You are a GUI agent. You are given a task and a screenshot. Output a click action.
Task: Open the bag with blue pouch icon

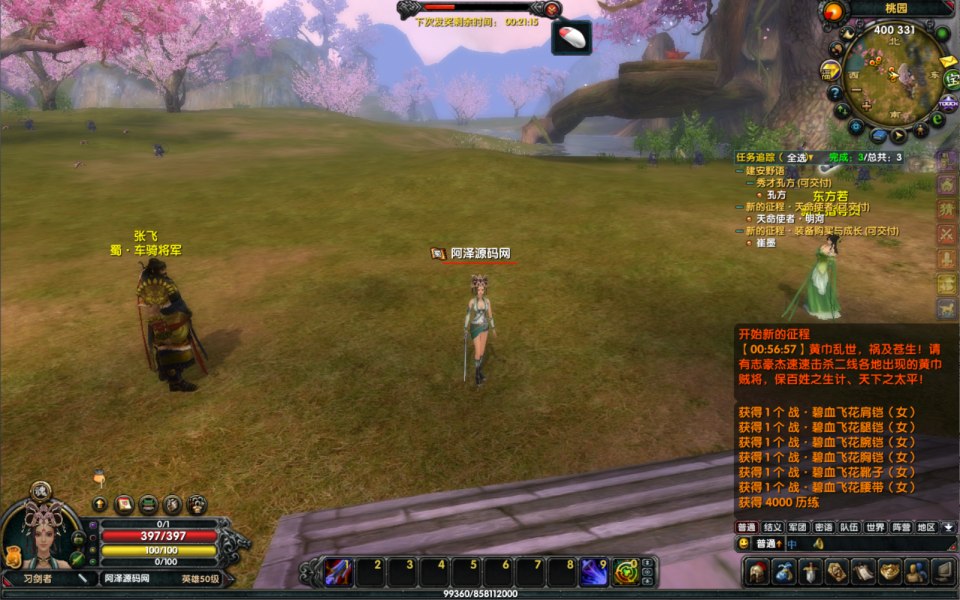pos(783,571)
